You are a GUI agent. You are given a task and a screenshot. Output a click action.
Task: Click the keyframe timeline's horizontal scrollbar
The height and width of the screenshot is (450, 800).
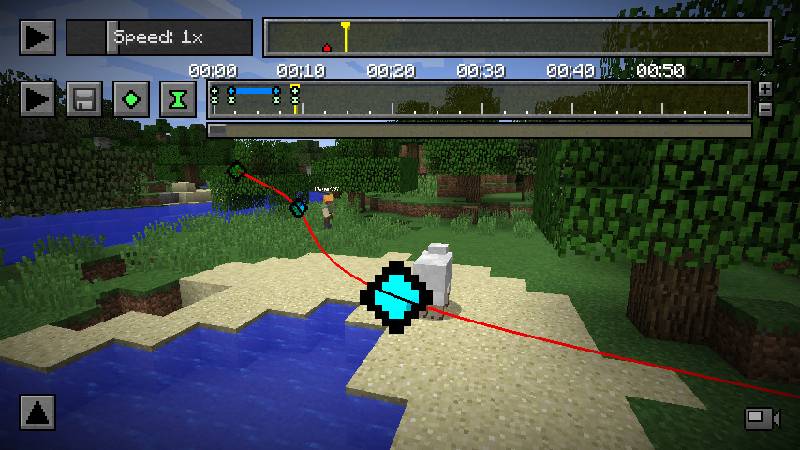click(478, 130)
